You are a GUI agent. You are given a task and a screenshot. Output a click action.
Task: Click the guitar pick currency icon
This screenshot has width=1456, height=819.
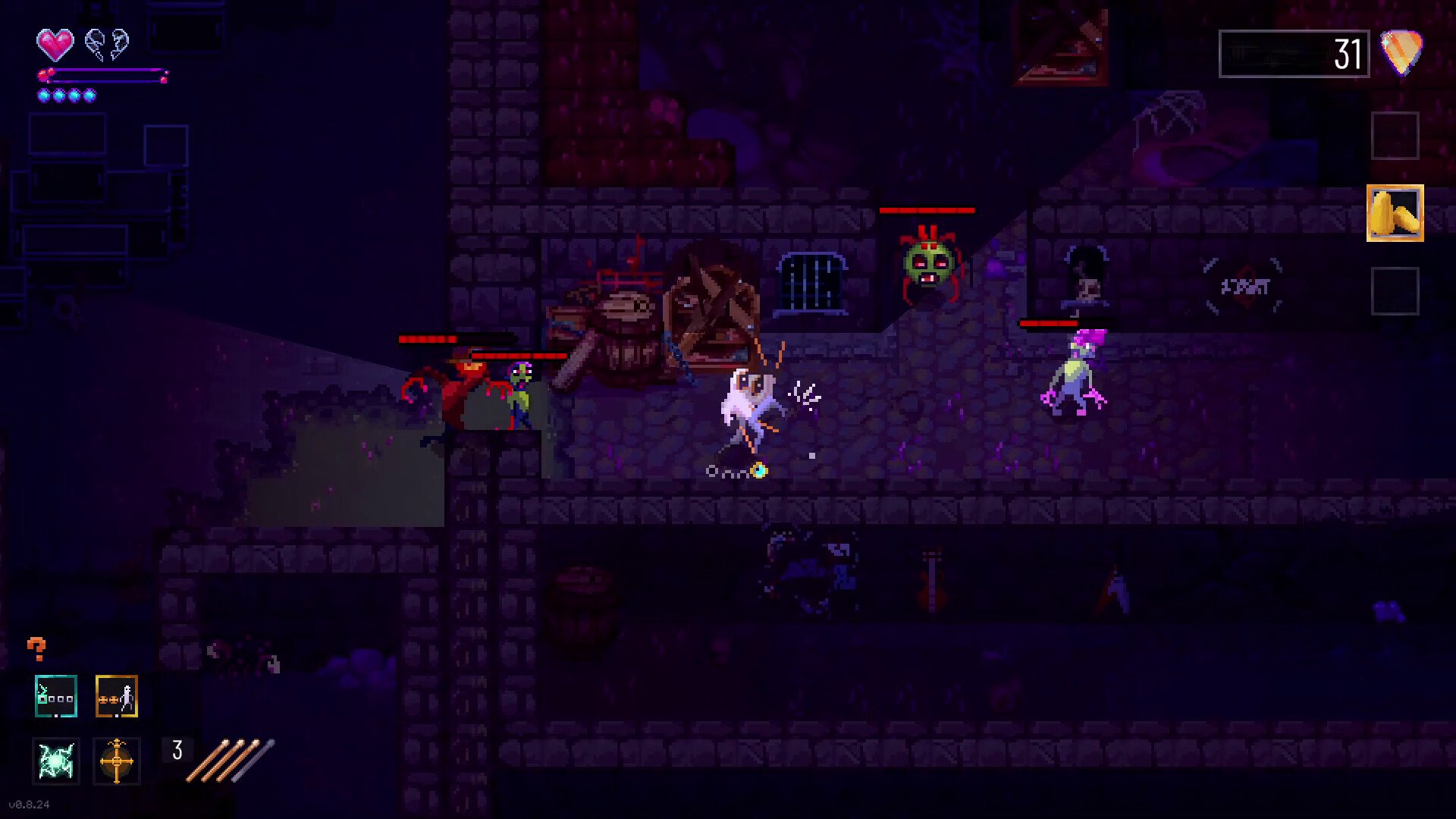(1401, 52)
